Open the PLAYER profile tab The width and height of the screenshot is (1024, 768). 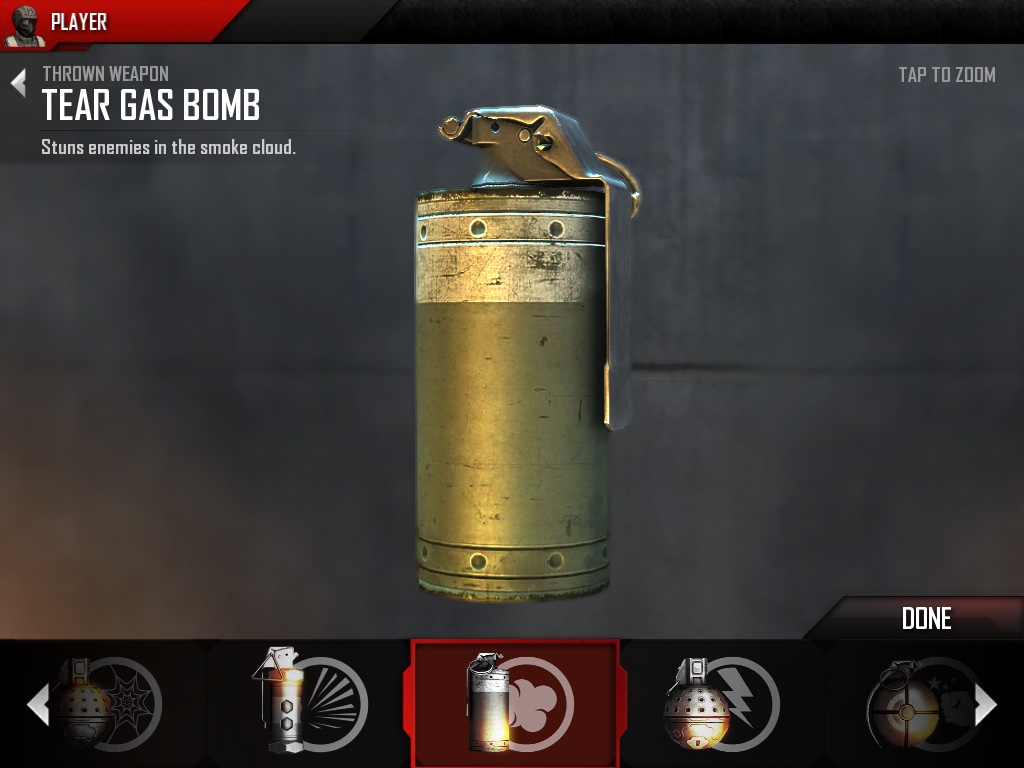tap(78, 22)
